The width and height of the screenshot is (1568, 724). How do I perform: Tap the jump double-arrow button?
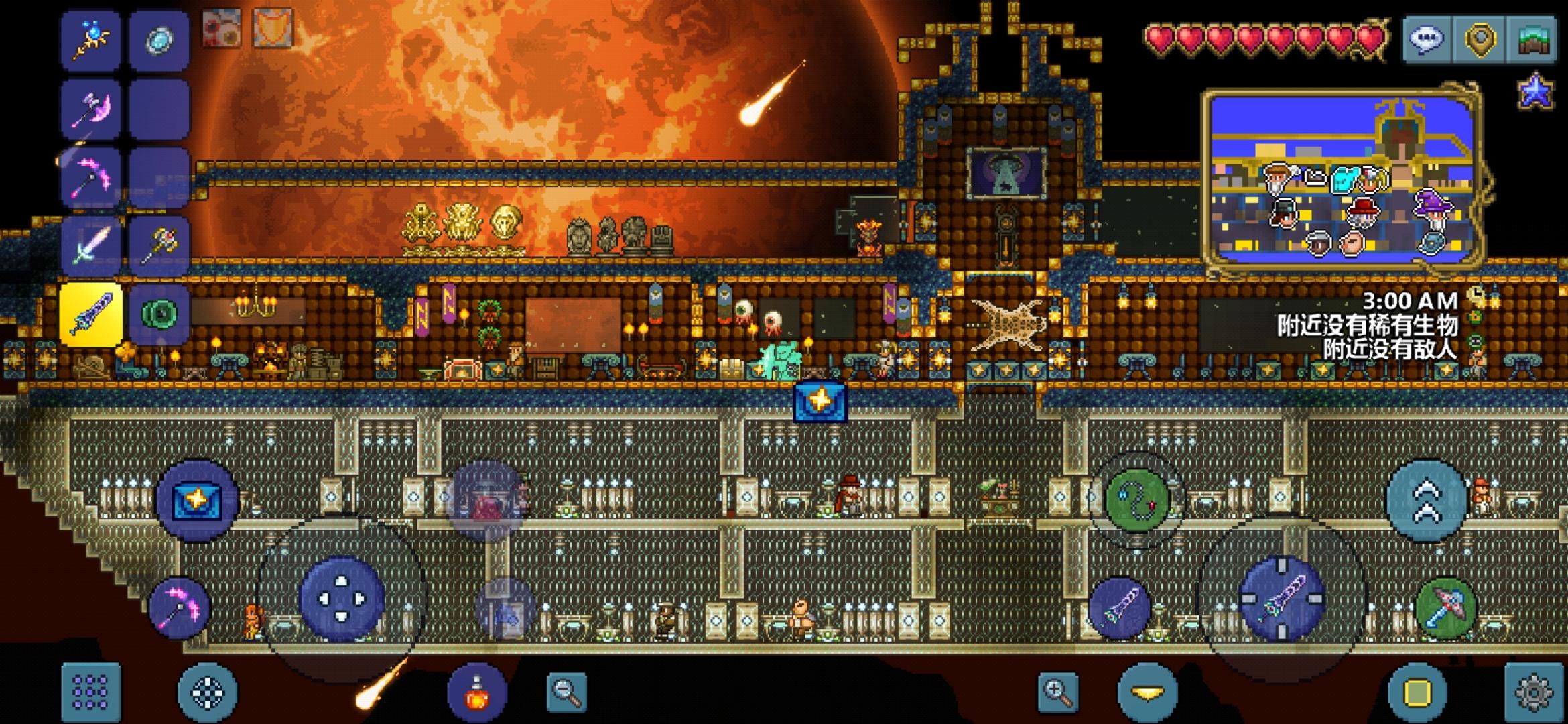point(1427,501)
